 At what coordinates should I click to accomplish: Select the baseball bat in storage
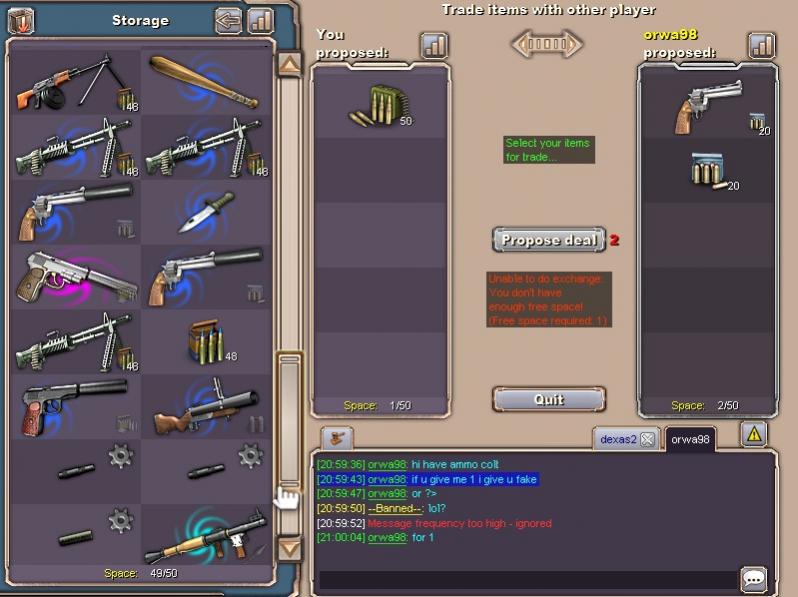(205, 82)
